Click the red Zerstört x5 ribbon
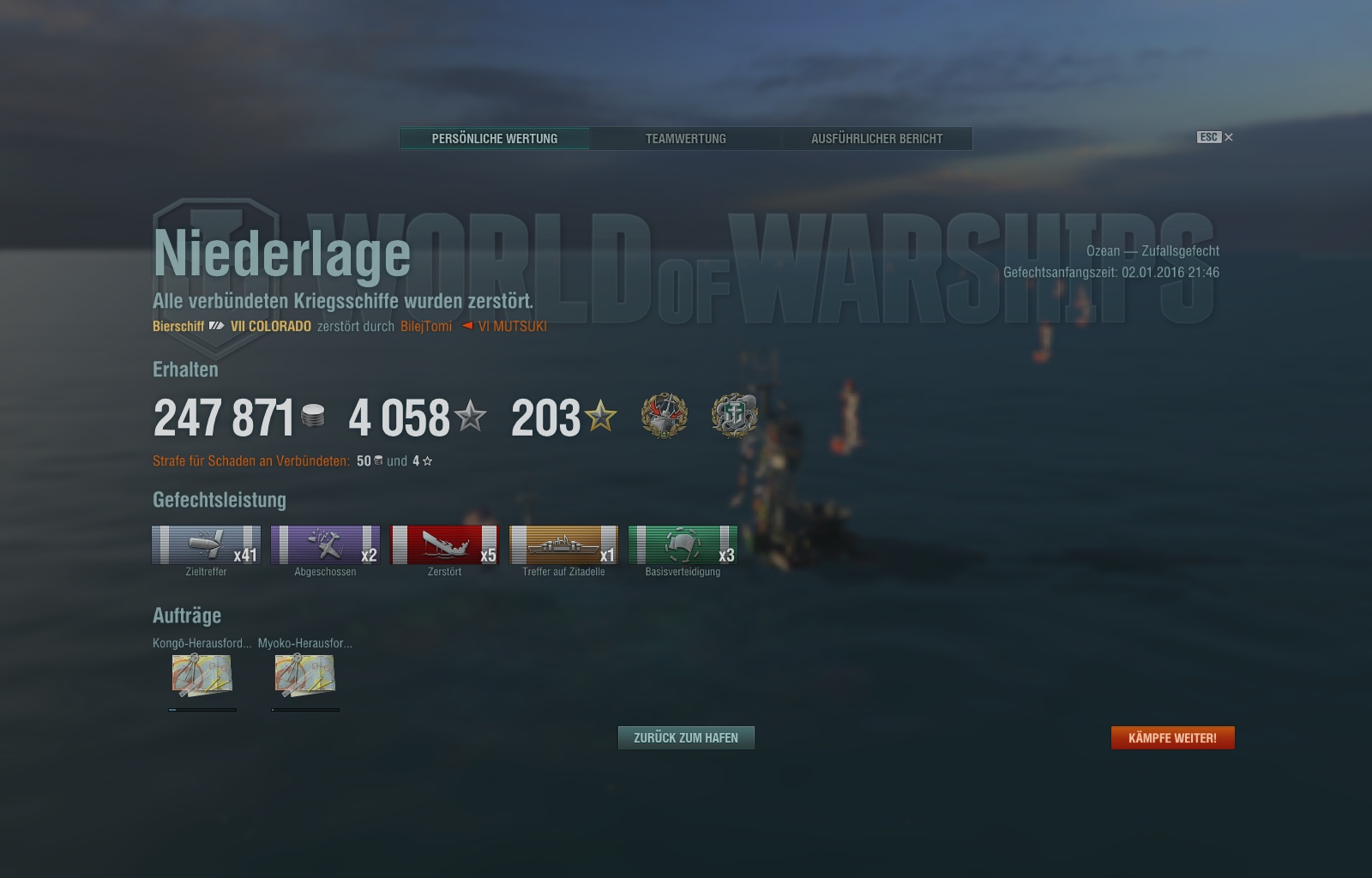The width and height of the screenshot is (1372, 878). coord(444,545)
